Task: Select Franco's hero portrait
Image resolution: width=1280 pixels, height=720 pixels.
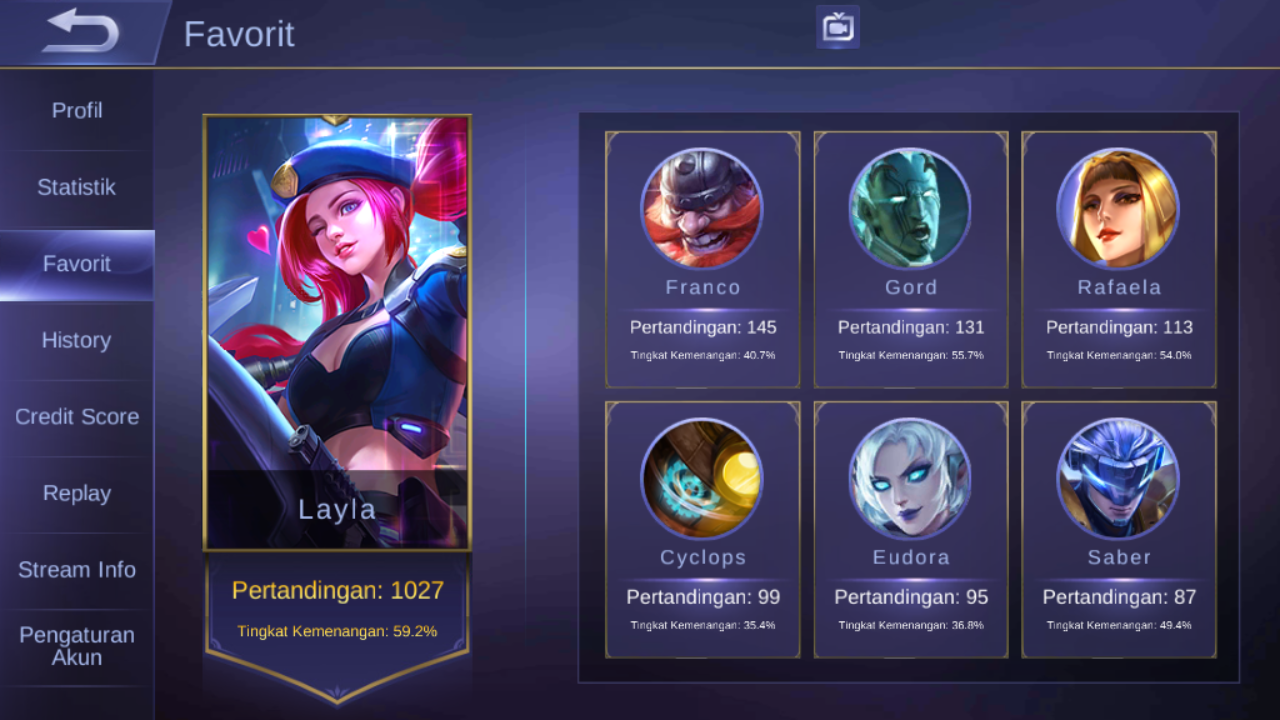Action: tap(702, 208)
